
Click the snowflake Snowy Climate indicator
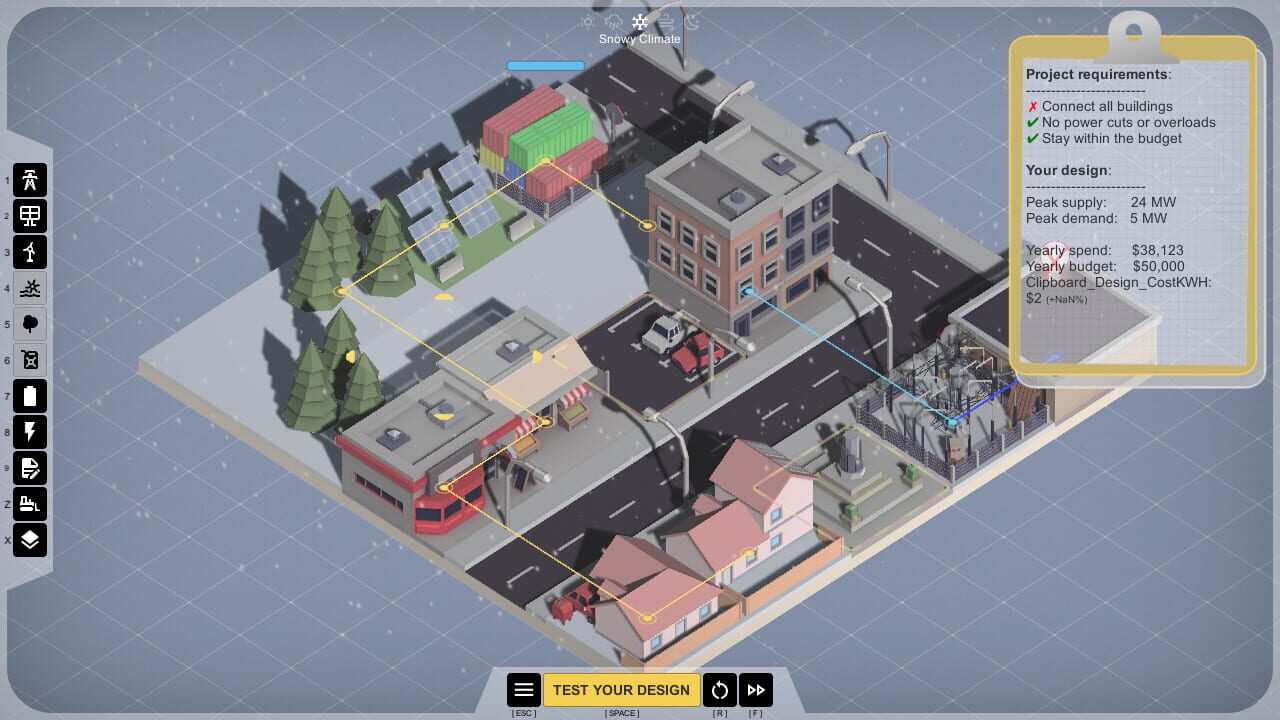click(x=640, y=22)
